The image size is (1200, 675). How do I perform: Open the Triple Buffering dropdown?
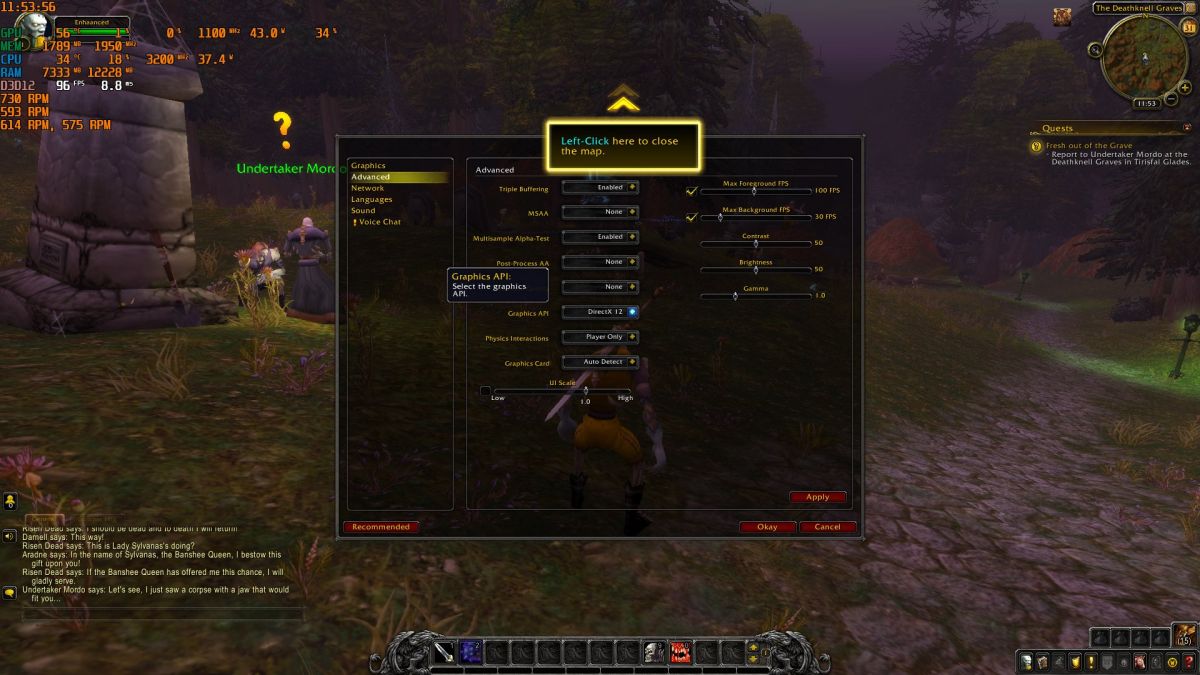[600, 187]
